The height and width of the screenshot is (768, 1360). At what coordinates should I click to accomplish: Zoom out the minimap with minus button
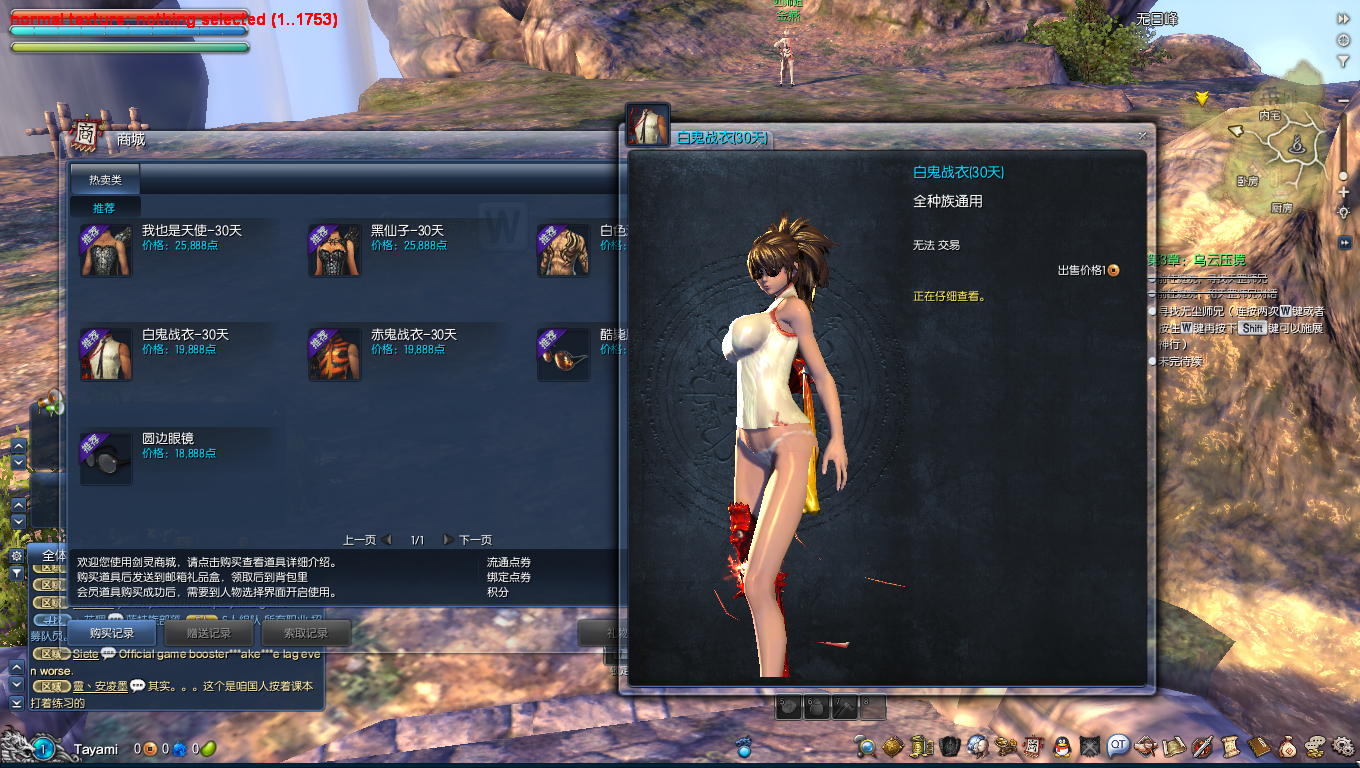1343,101
